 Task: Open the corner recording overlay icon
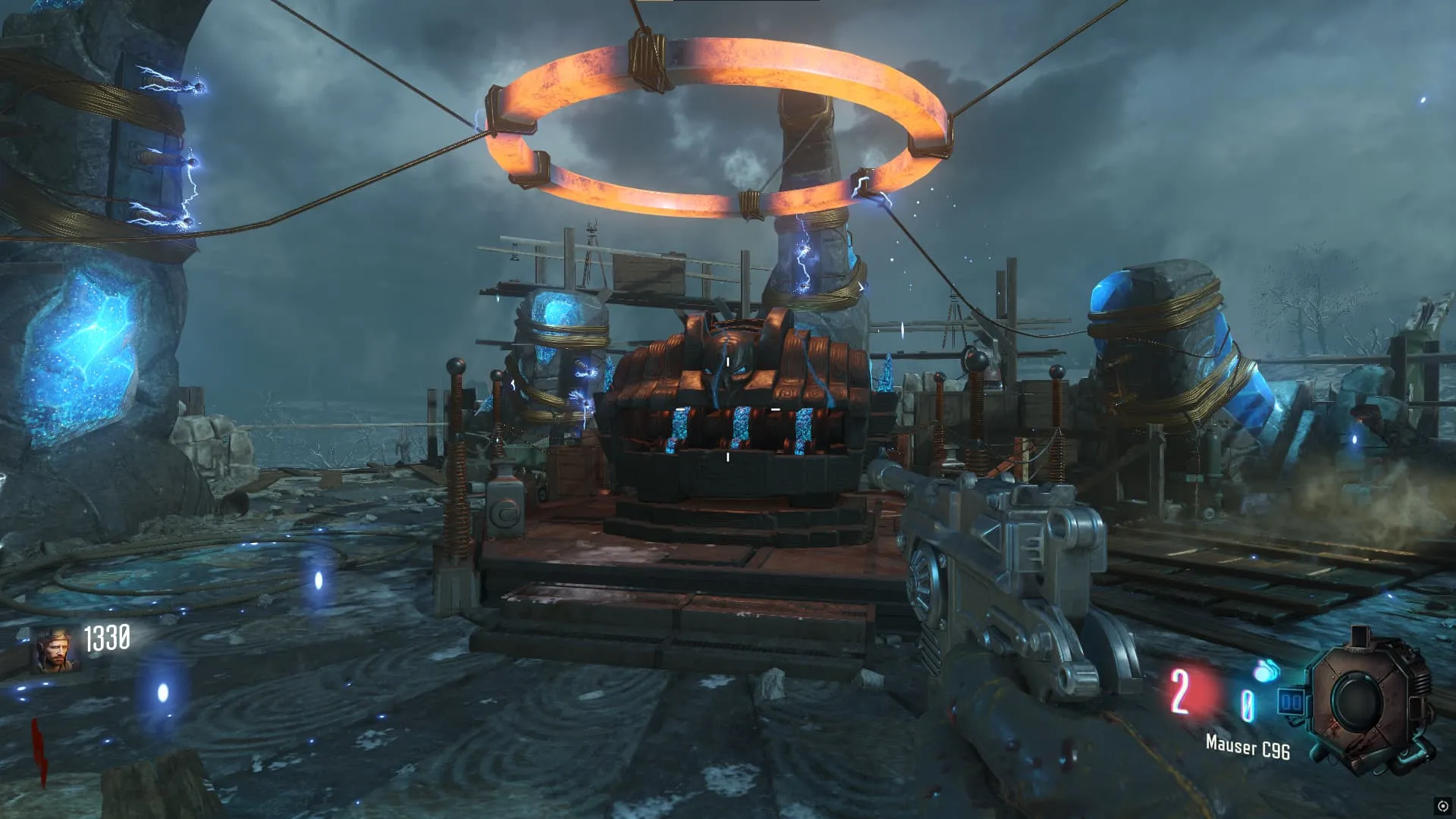click(x=1442, y=806)
